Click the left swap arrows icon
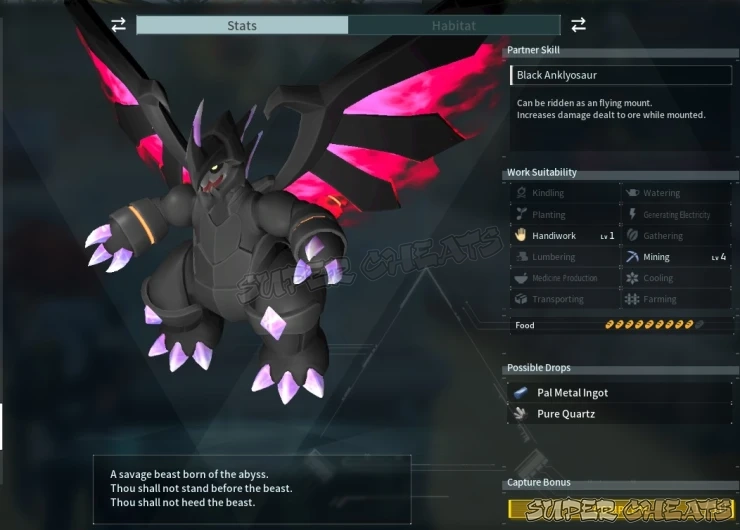Image resolution: width=740 pixels, height=530 pixels. [119, 25]
